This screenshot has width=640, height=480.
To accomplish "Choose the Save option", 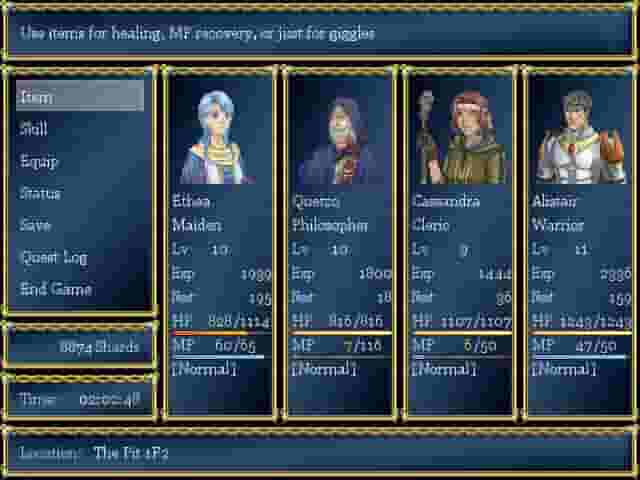I will (x=80, y=225).
